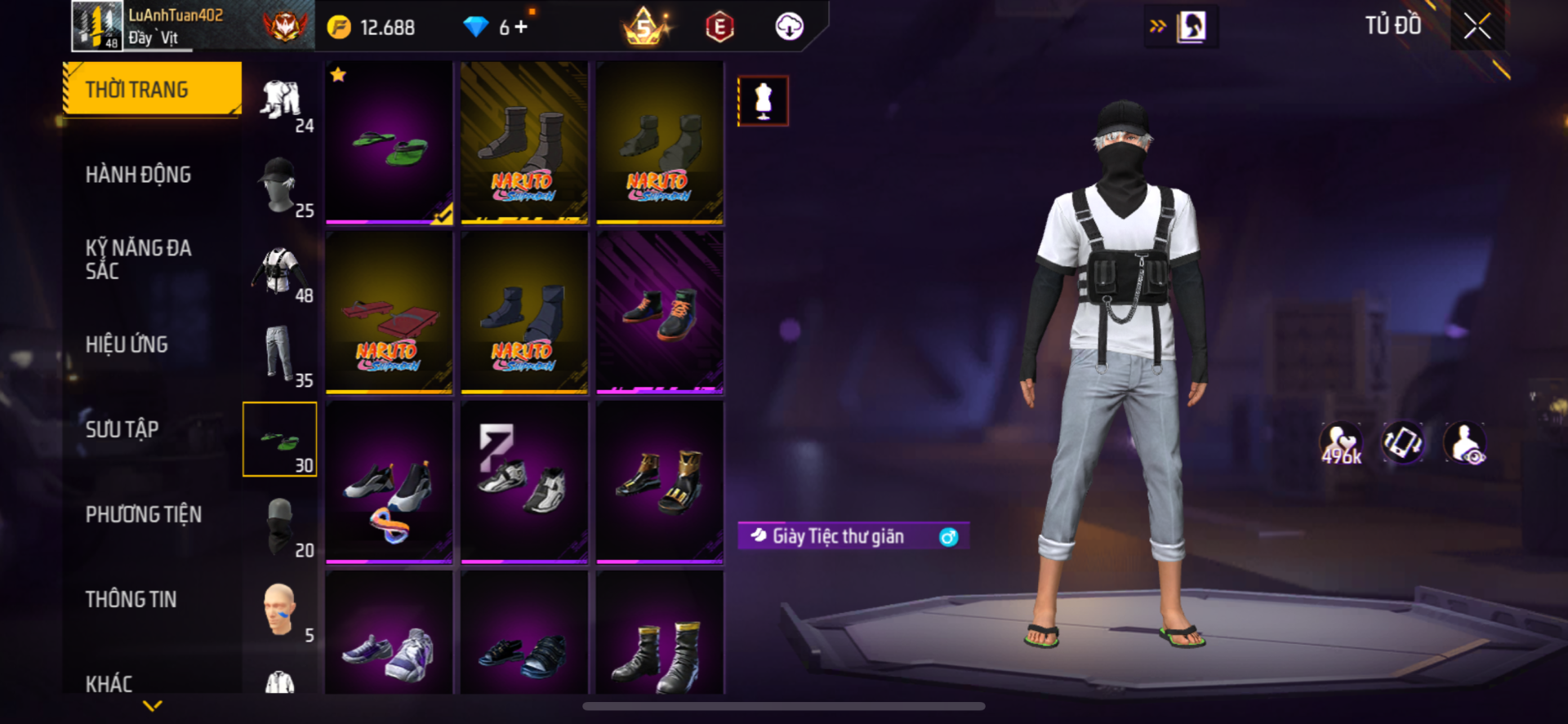Image resolution: width=1568 pixels, height=724 pixels.
Task: Open the THÔNG TIN tab
Action: pyautogui.click(x=131, y=599)
